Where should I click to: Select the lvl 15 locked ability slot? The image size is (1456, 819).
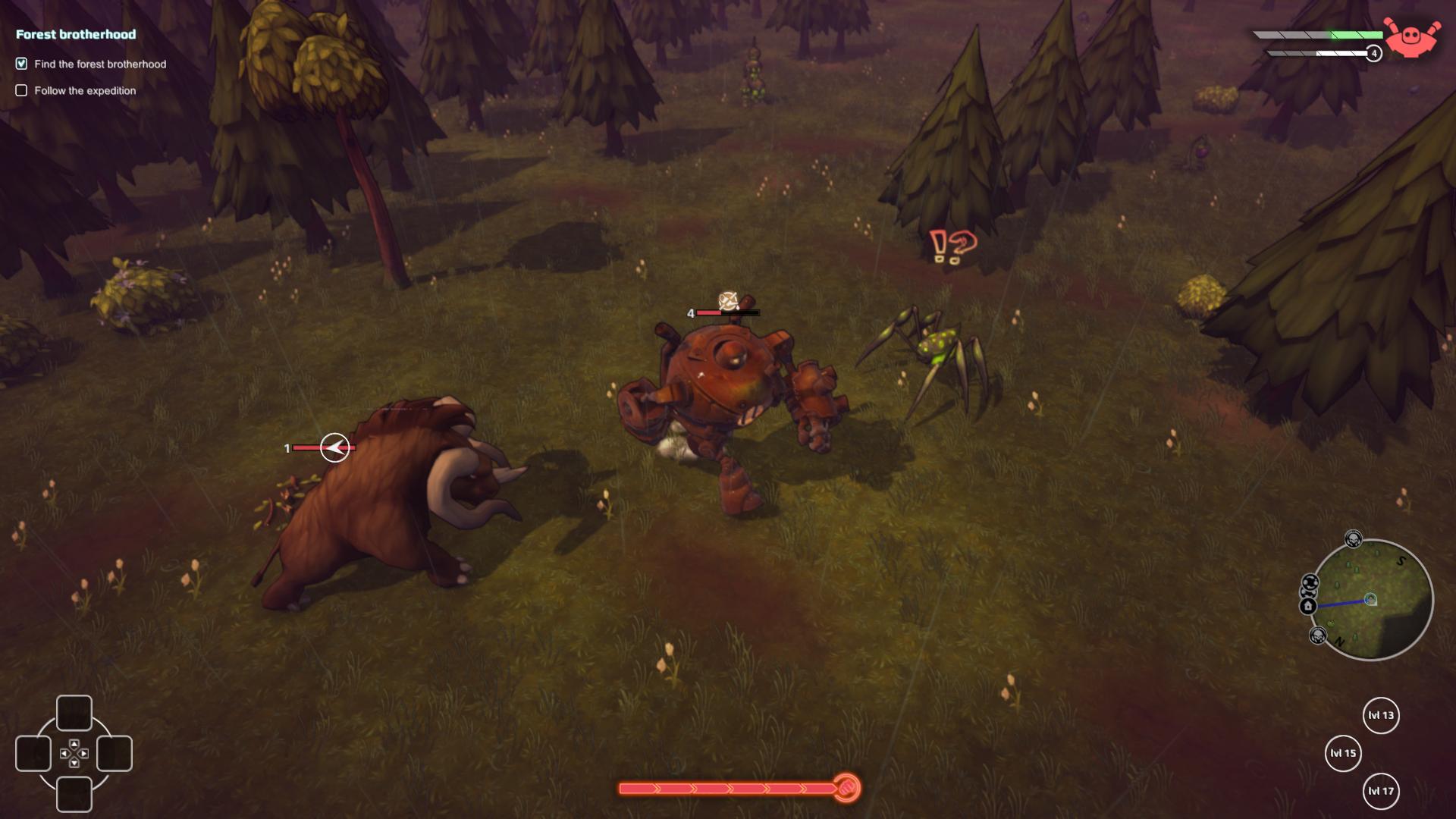point(1343,753)
